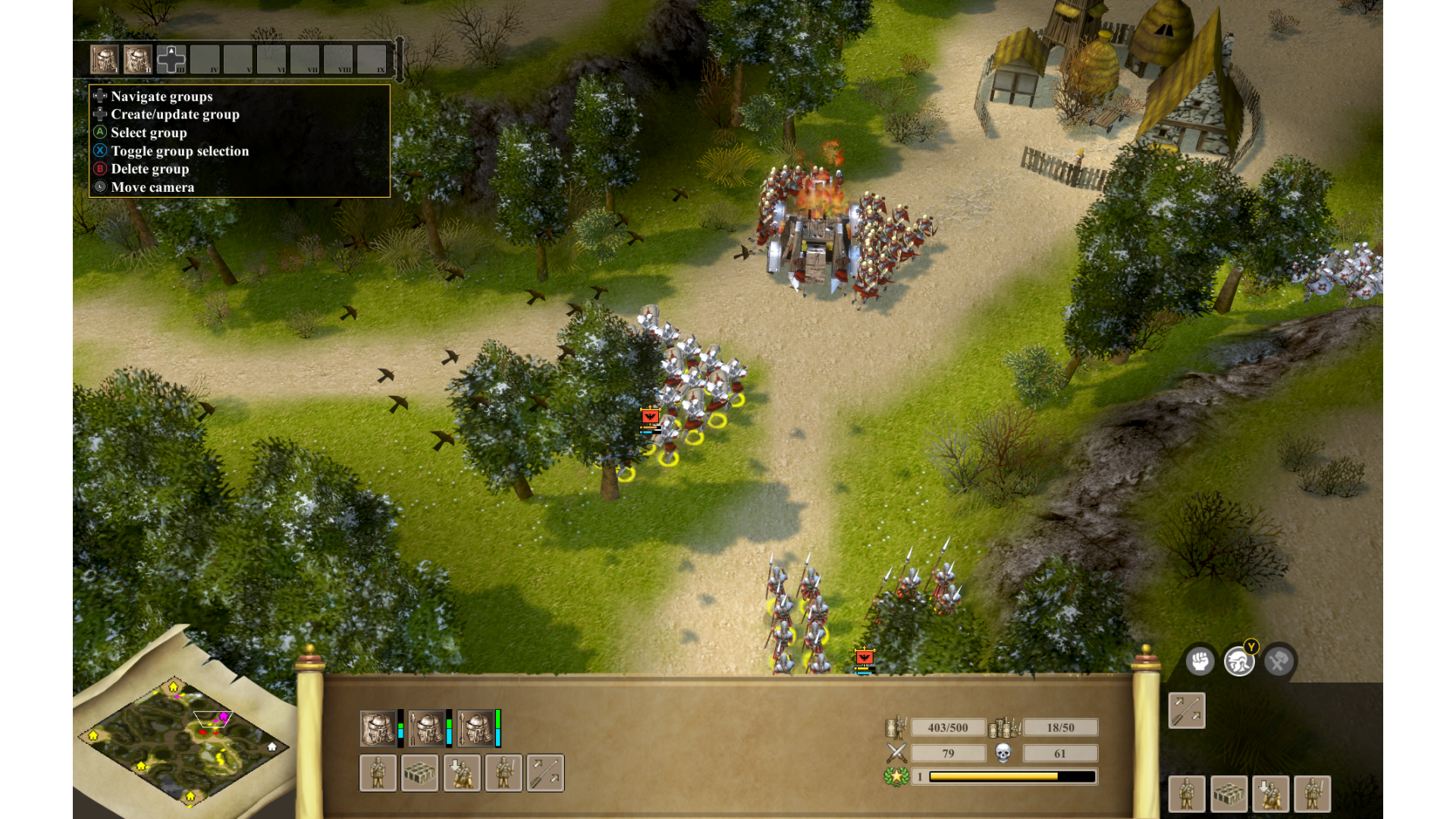Viewport: 1456px width, 819px height.
Task: Pick kneeling soldier icon in the dark side panel
Action: point(1271,794)
